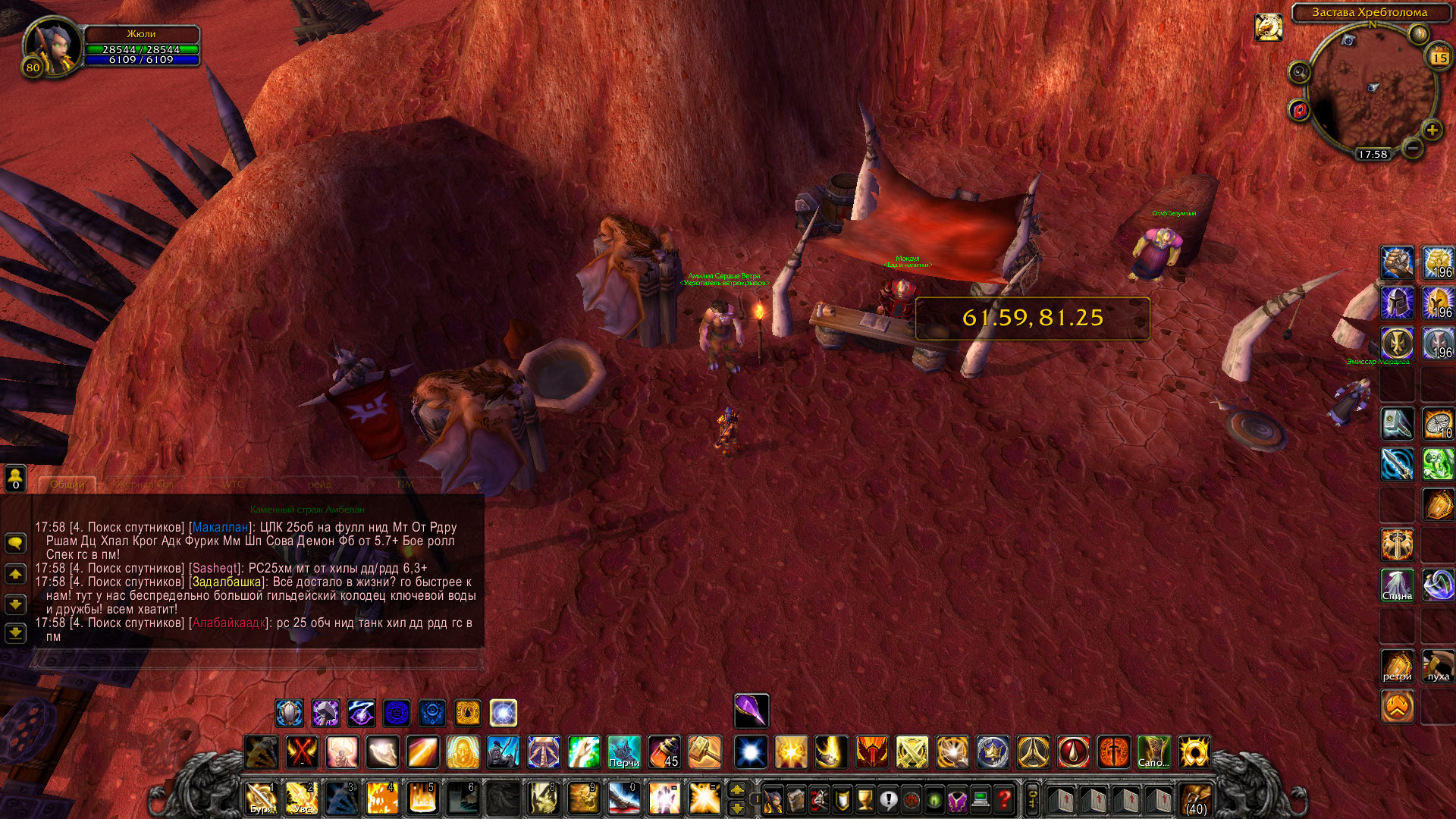The image size is (1456, 819).
Task: Use the potion with 45 charges
Action: click(664, 752)
